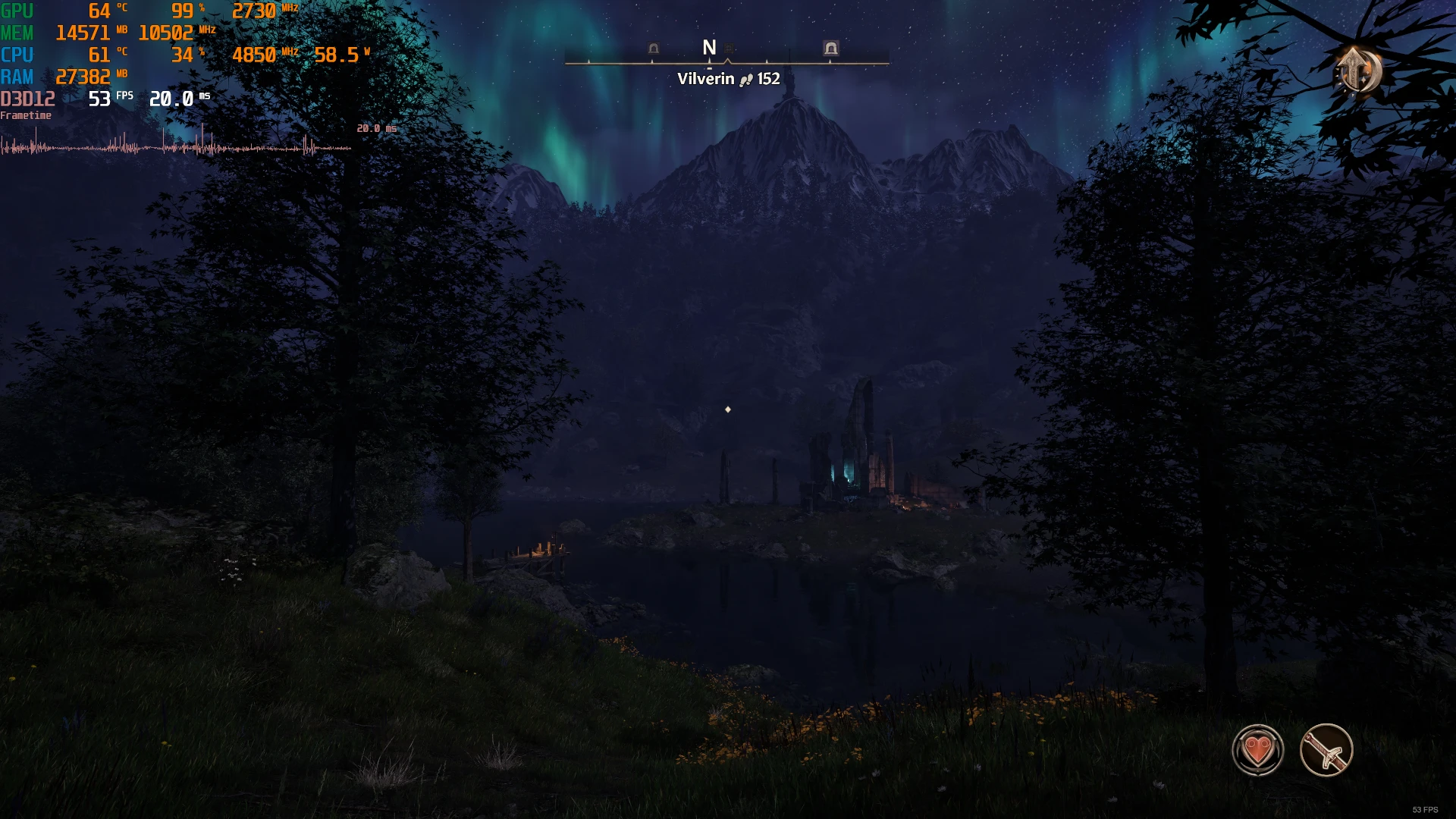Image resolution: width=1456 pixels, height=819 pixels.
Task: Select the heart restore-health spell icon
Action: (1257, 750)
